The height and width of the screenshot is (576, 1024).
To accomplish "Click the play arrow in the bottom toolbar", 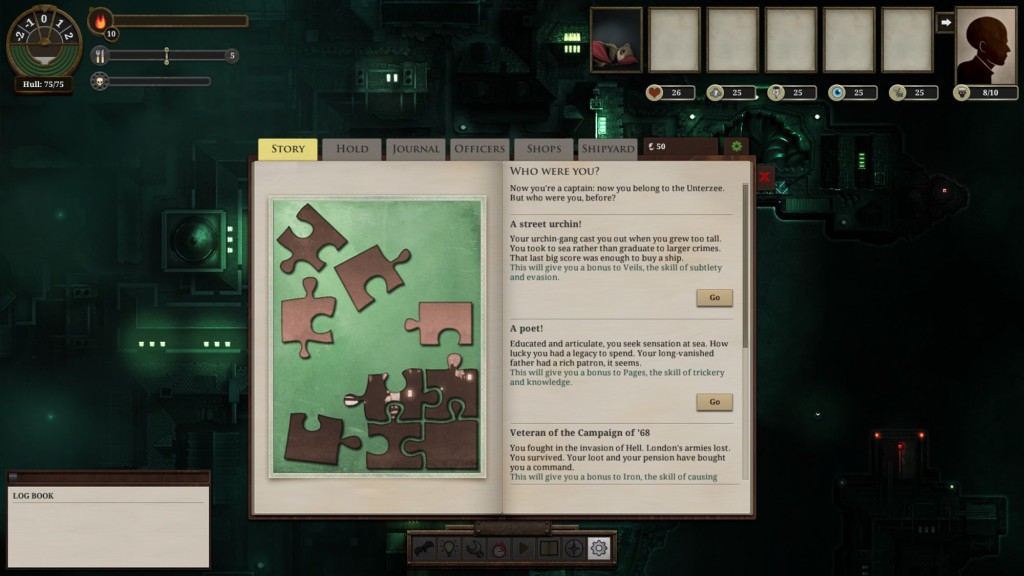I will (523, 548).
